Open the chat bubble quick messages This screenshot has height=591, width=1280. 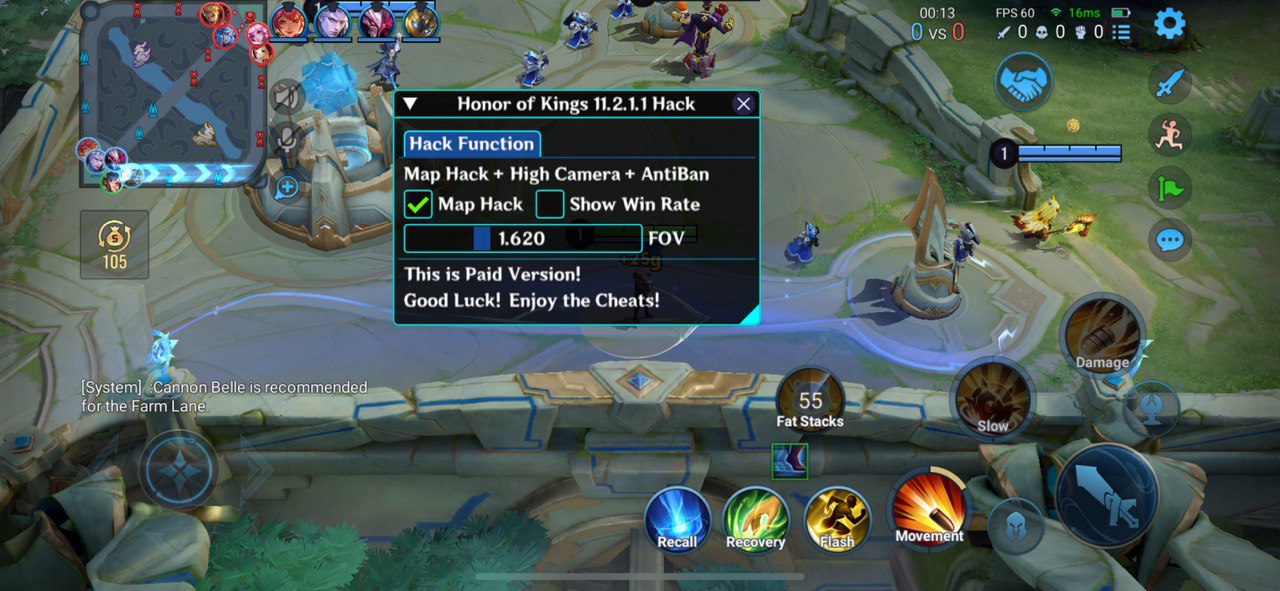point(1169,240)
